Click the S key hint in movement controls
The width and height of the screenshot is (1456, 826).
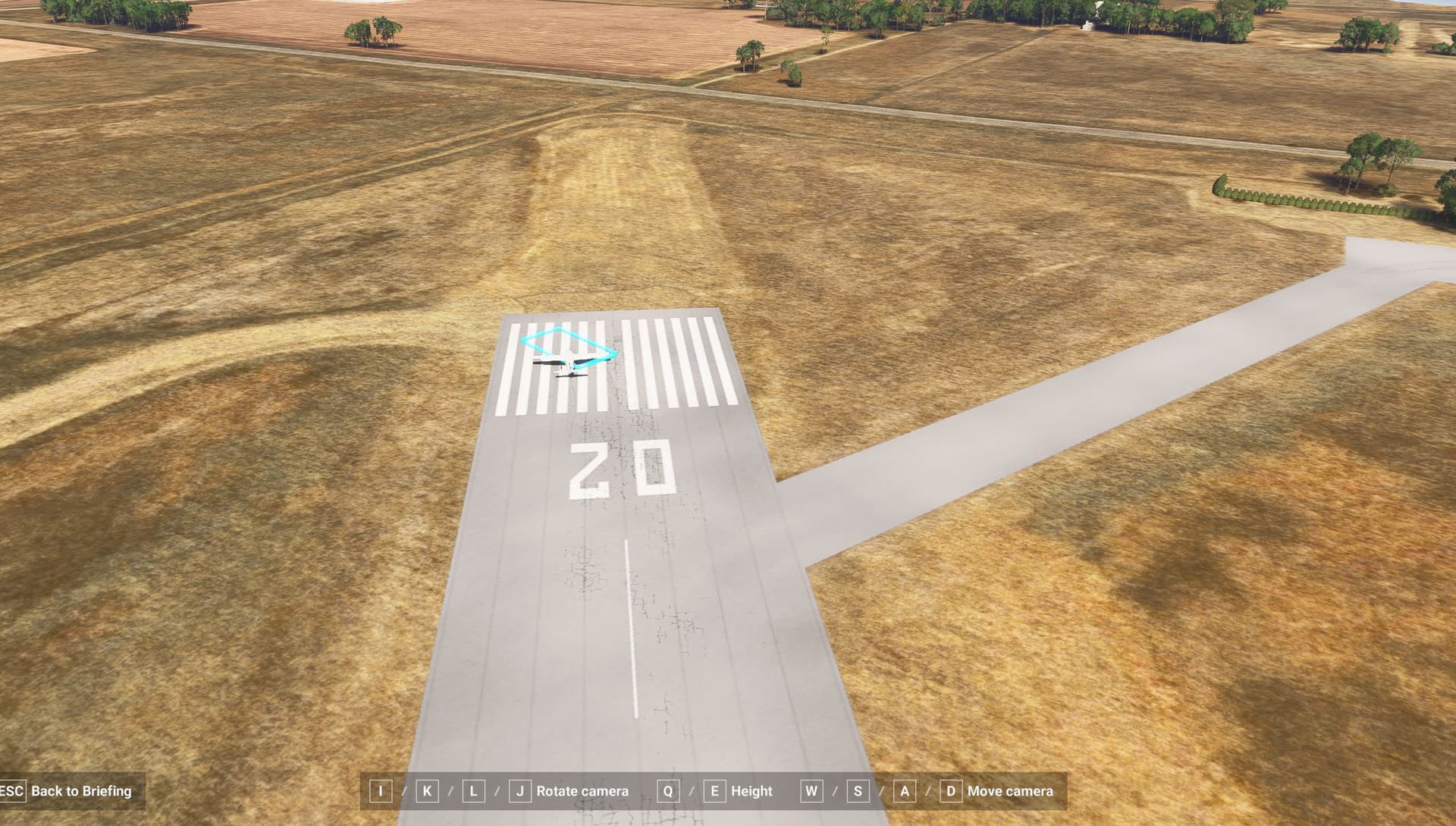pos(857,791)
